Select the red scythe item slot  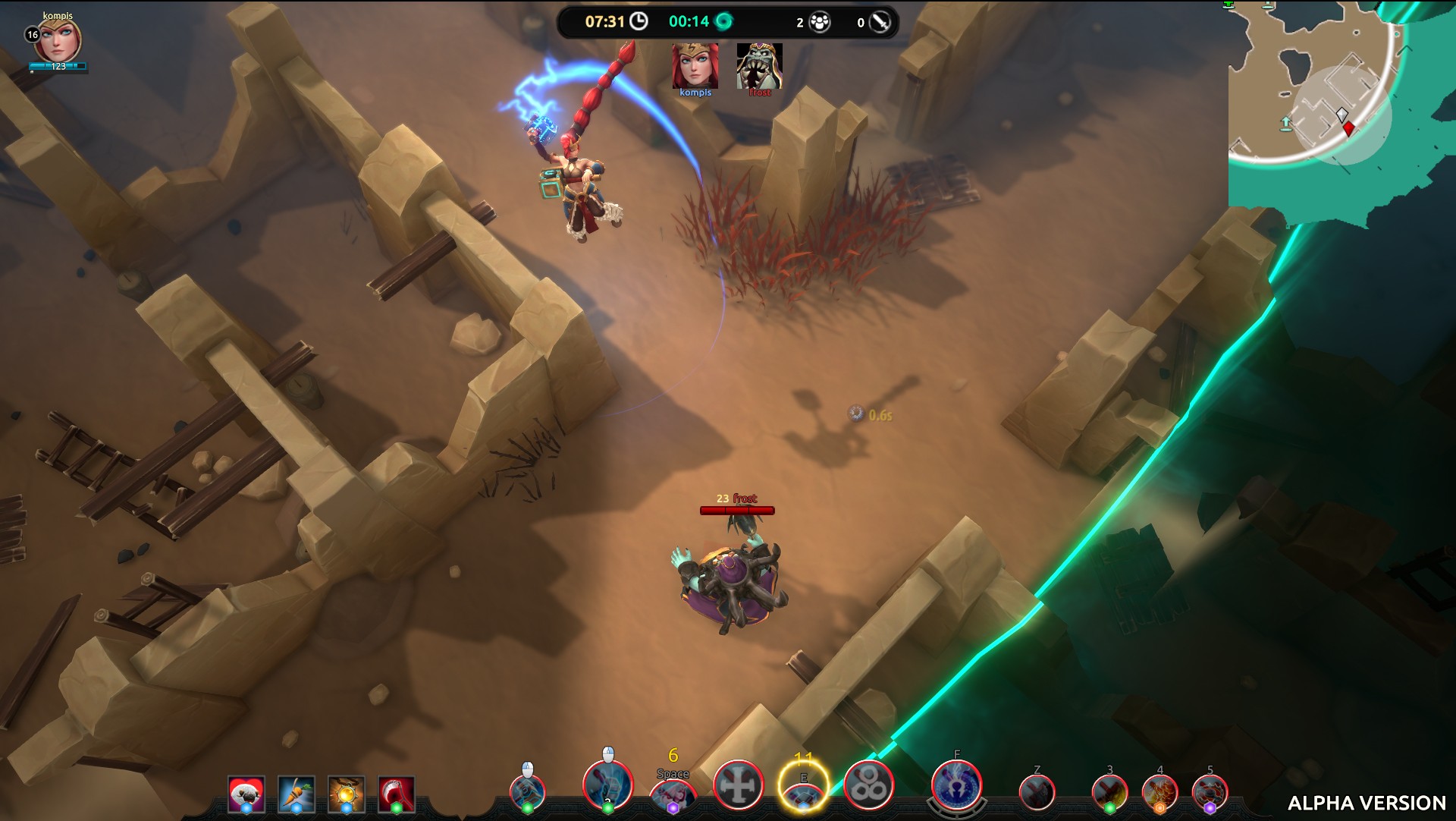pyautogui.click(x=397, y=794)
